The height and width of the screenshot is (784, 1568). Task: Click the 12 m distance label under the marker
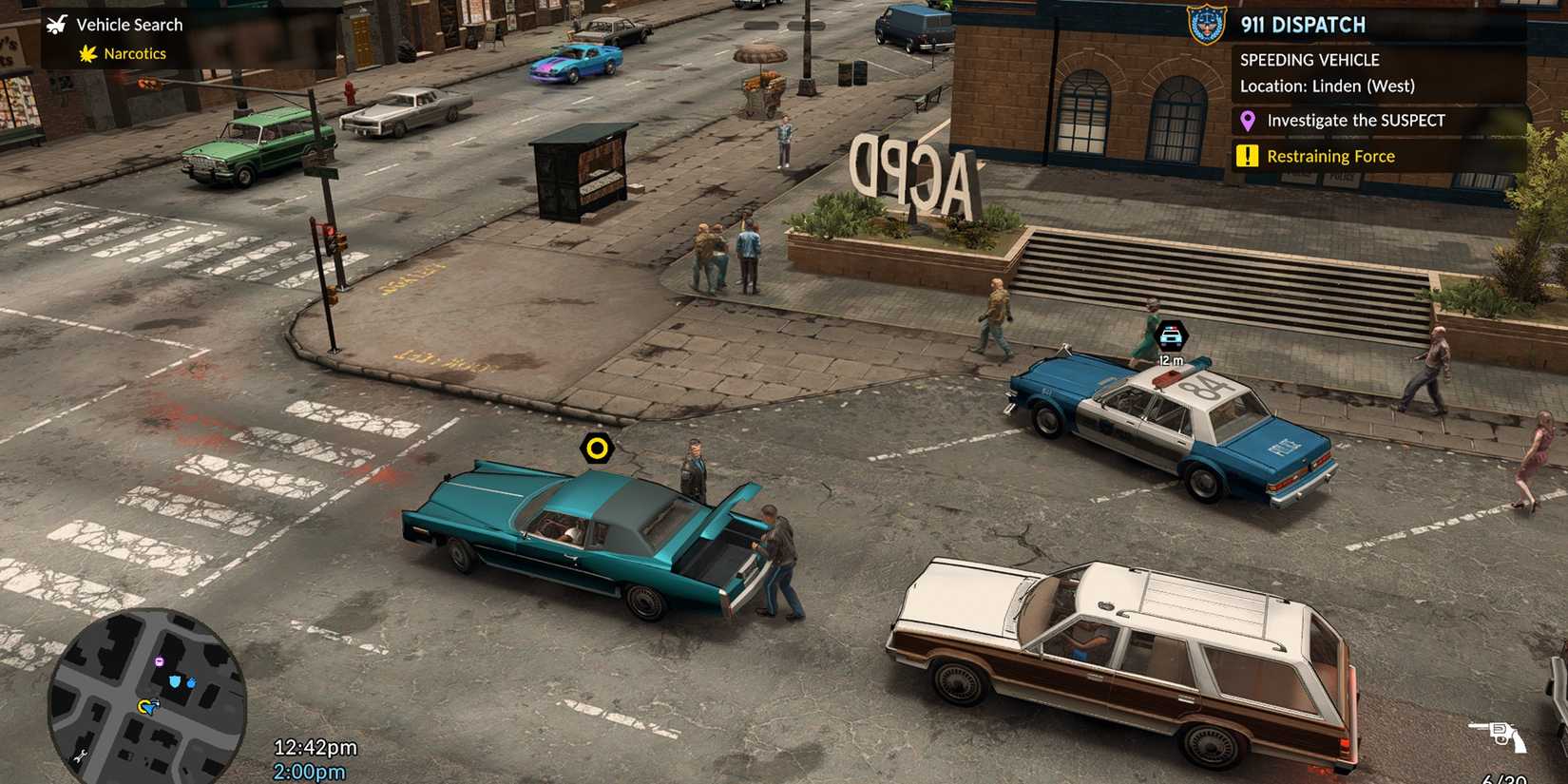pos(1171,359)
